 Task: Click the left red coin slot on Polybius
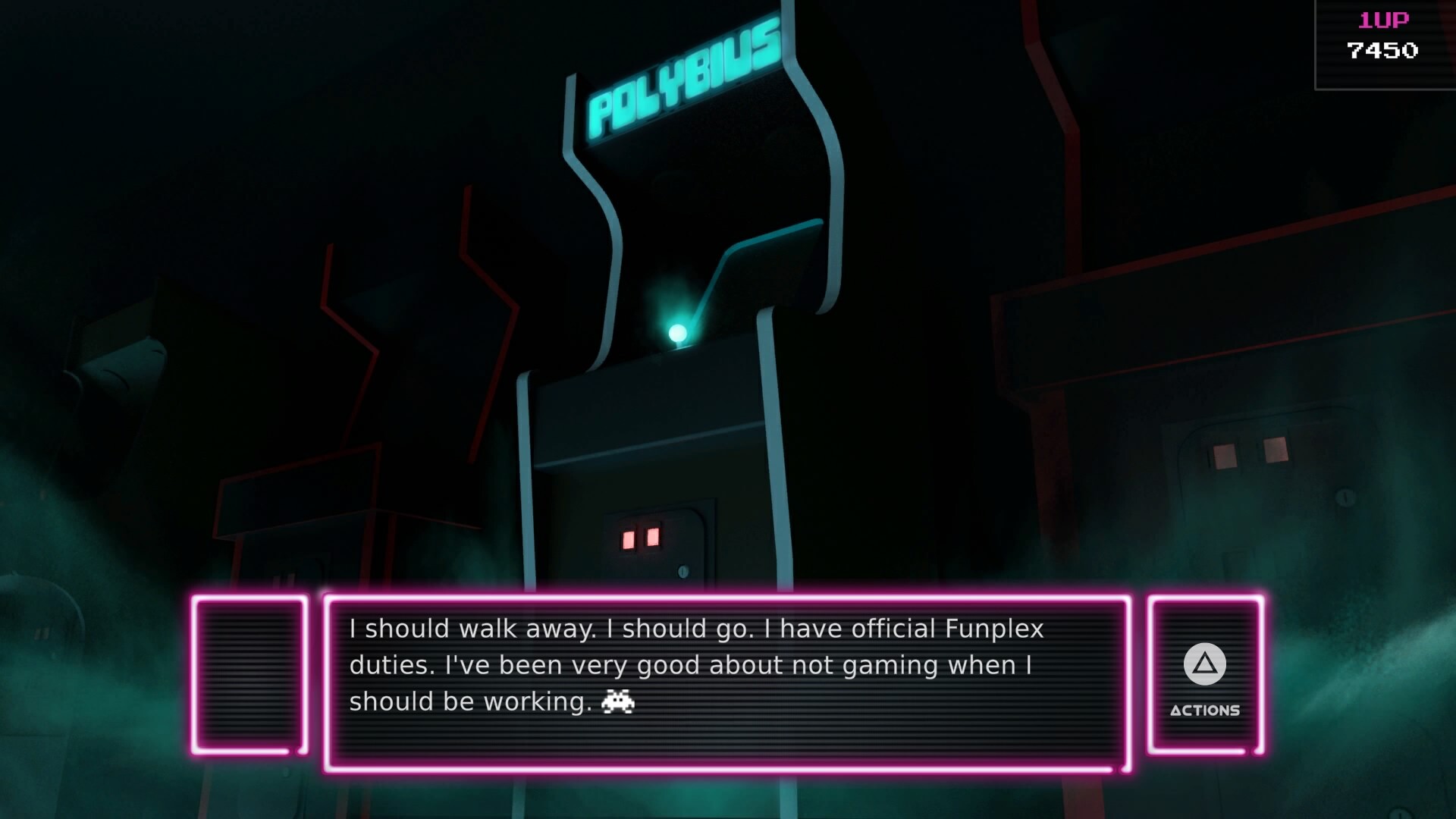[628, 538]
